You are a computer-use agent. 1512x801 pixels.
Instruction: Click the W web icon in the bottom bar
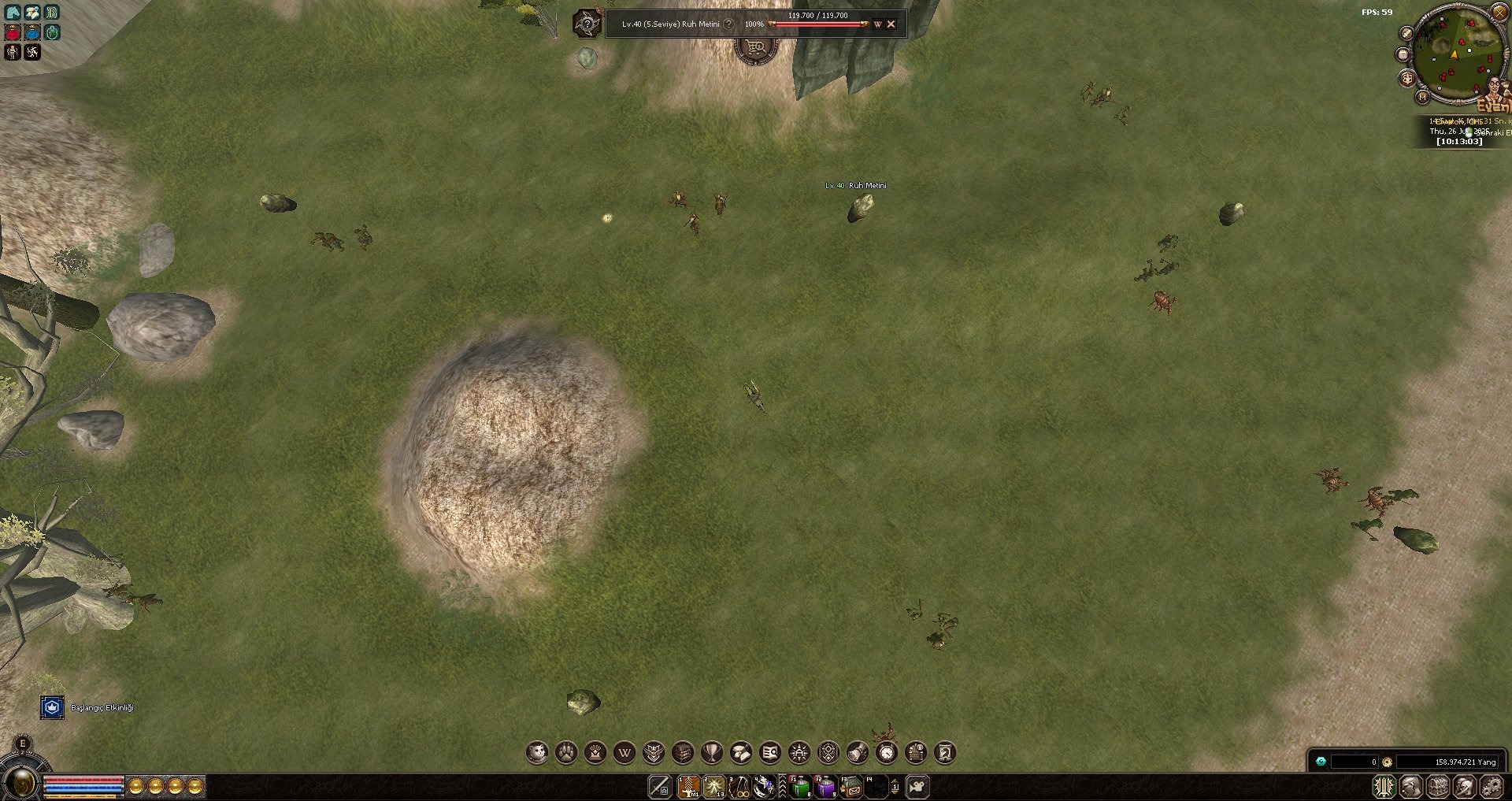pyautogui.click(x=625, y=752)
